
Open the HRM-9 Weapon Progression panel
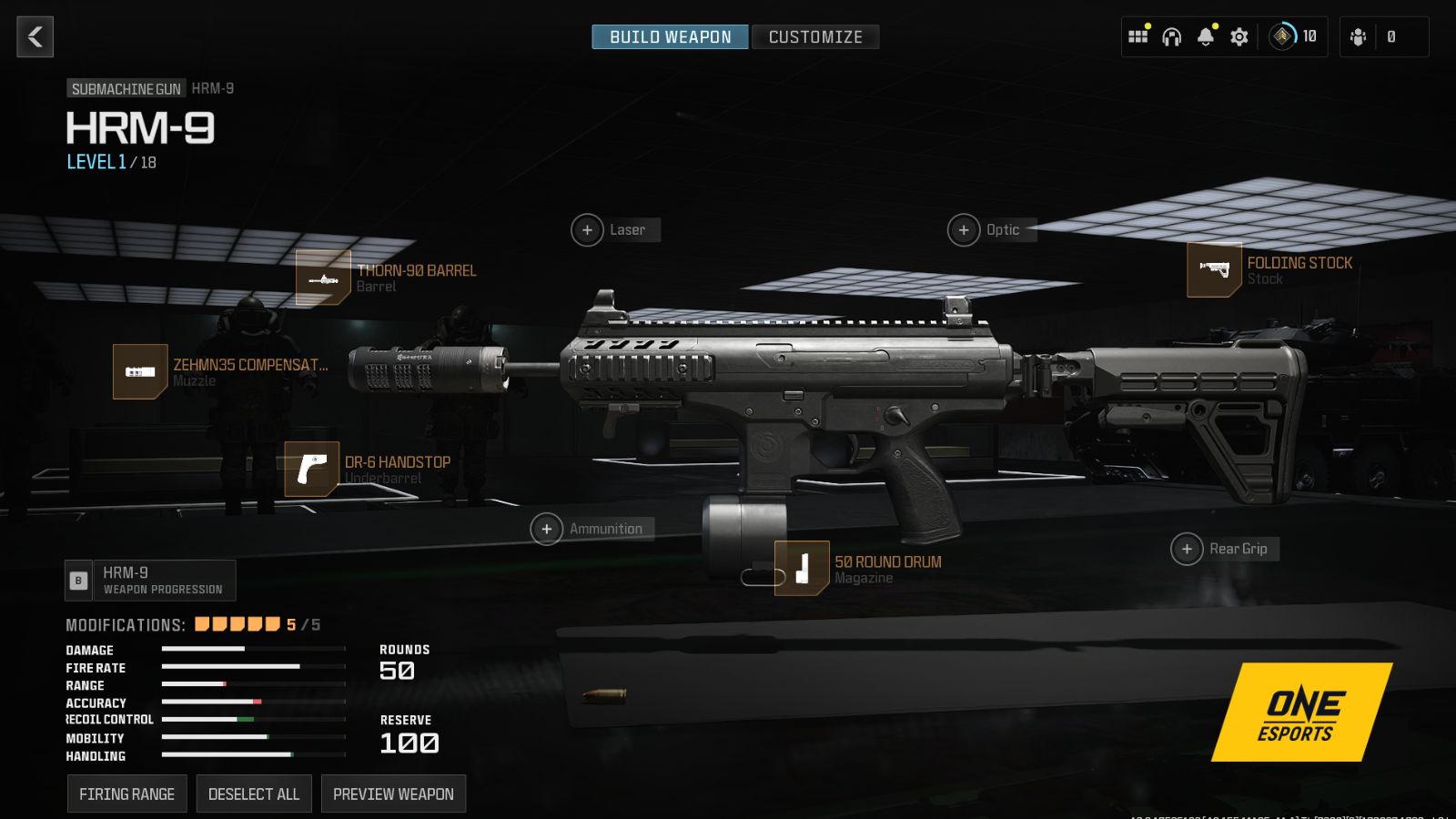(150, 580)
